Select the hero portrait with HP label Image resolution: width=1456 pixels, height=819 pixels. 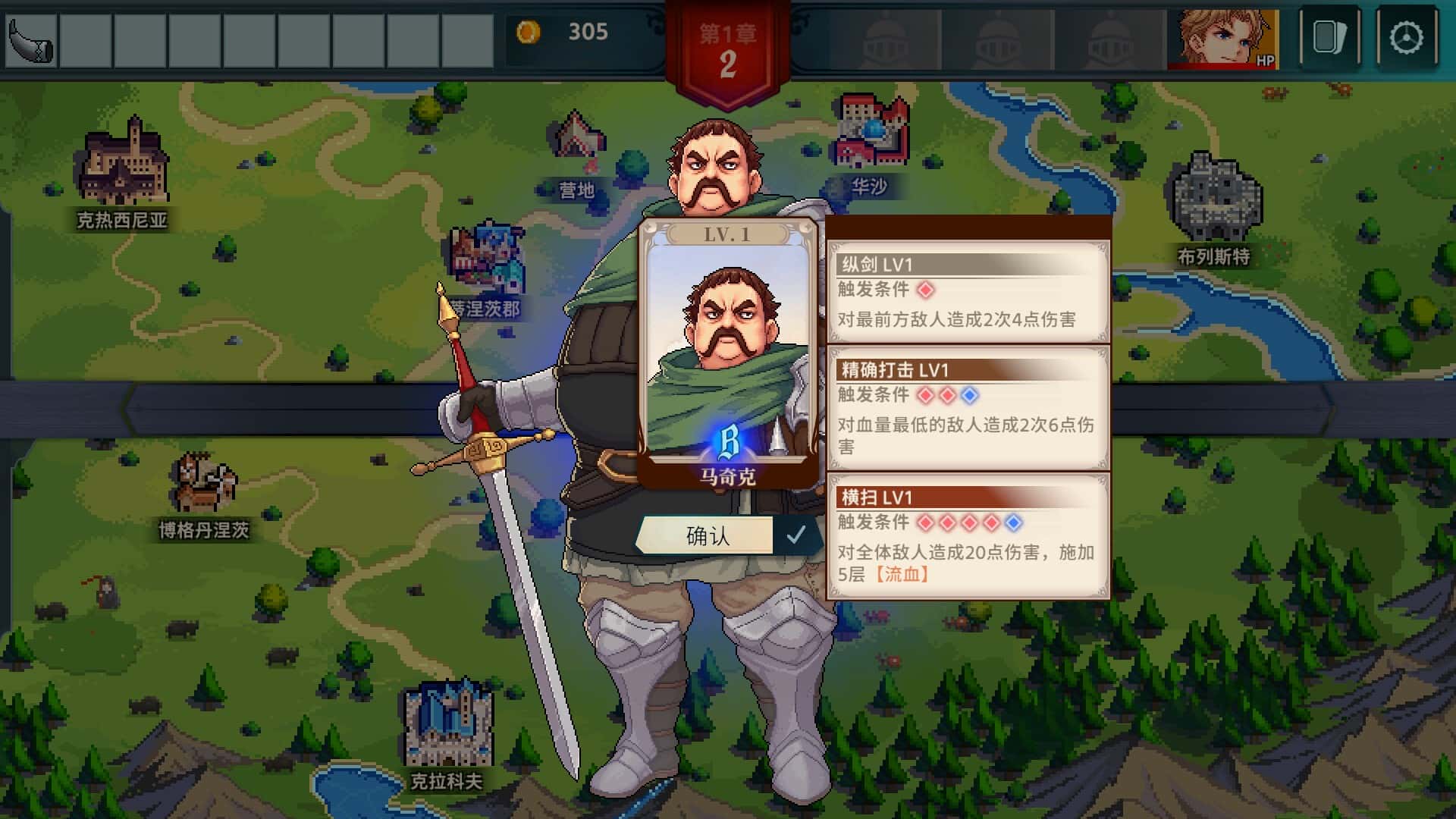coord(1222,39)
